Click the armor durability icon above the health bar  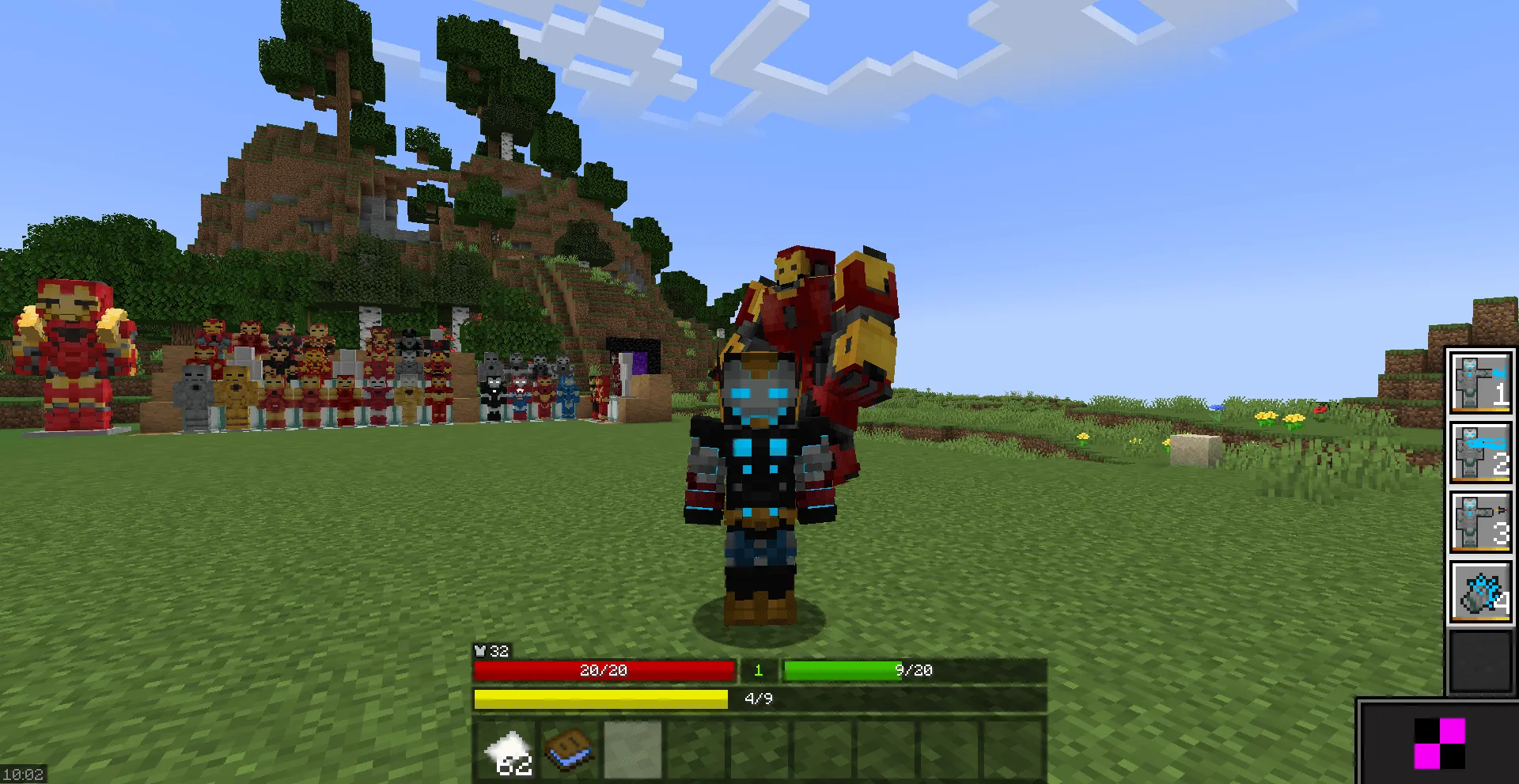coord(480,652)
